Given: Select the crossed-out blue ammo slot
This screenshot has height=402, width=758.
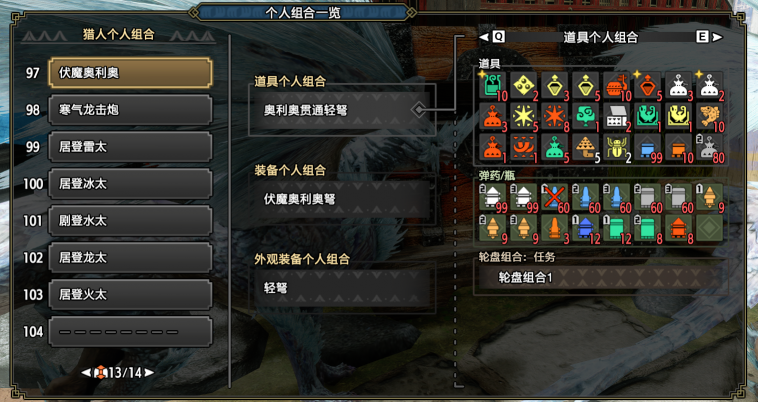Looking at the screenshot, I should [x=554, y=196].
